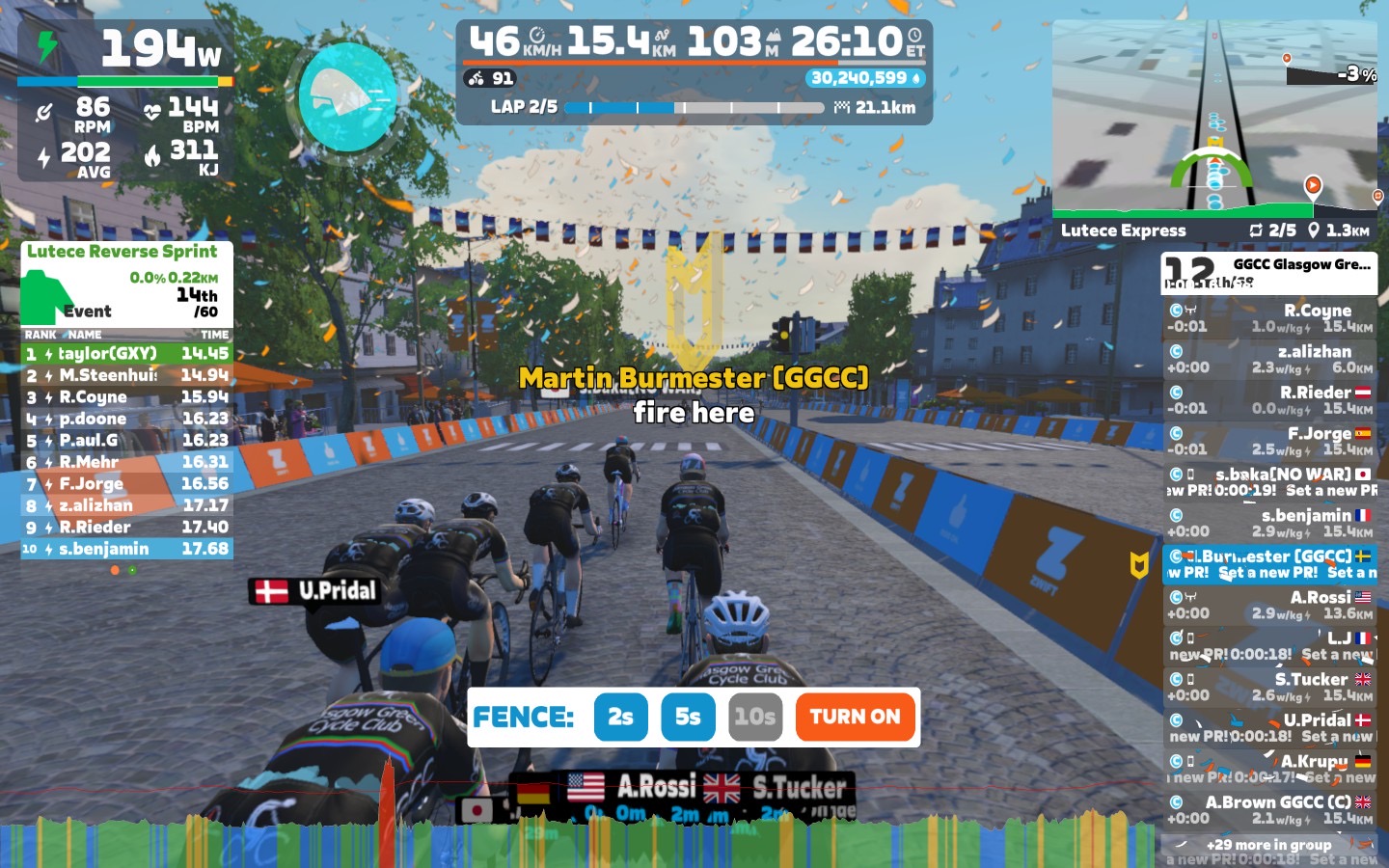Choose p.doone in the sprint leaderboard
The width and height of the screenshot is (1389, 868).
126,419
